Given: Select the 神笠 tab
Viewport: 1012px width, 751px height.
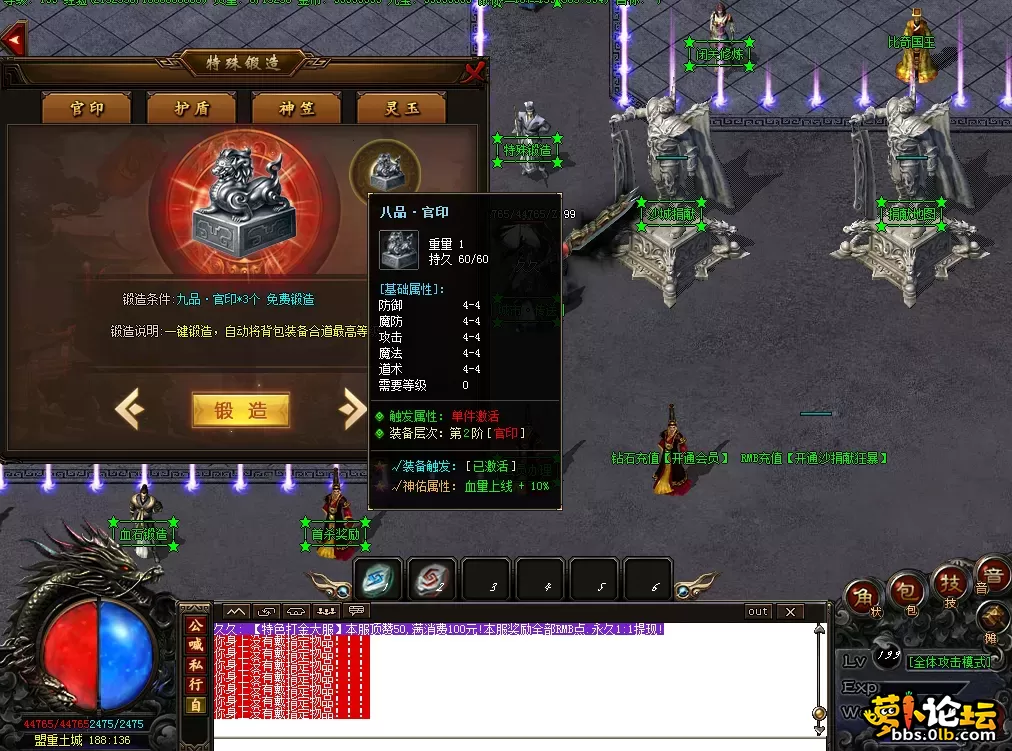Looking at the screenshot, I should point(296,108).
